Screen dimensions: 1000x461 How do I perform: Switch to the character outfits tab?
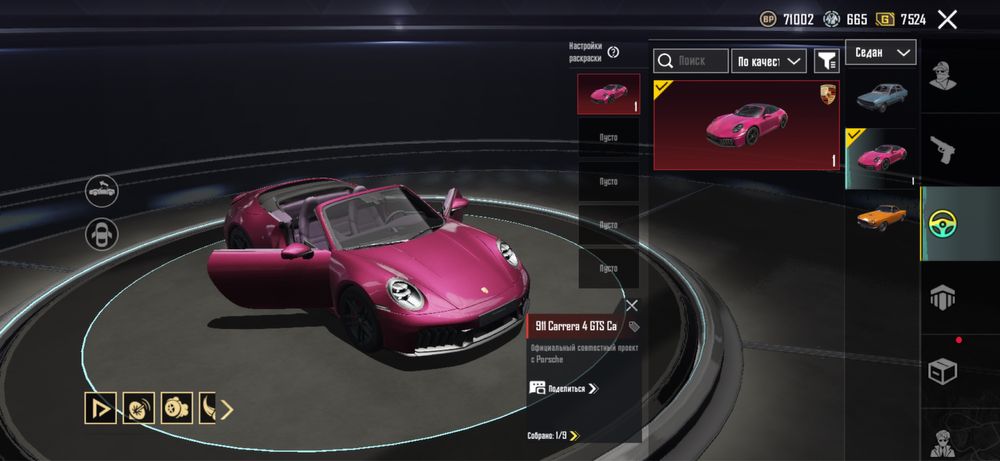click(943, 75)
